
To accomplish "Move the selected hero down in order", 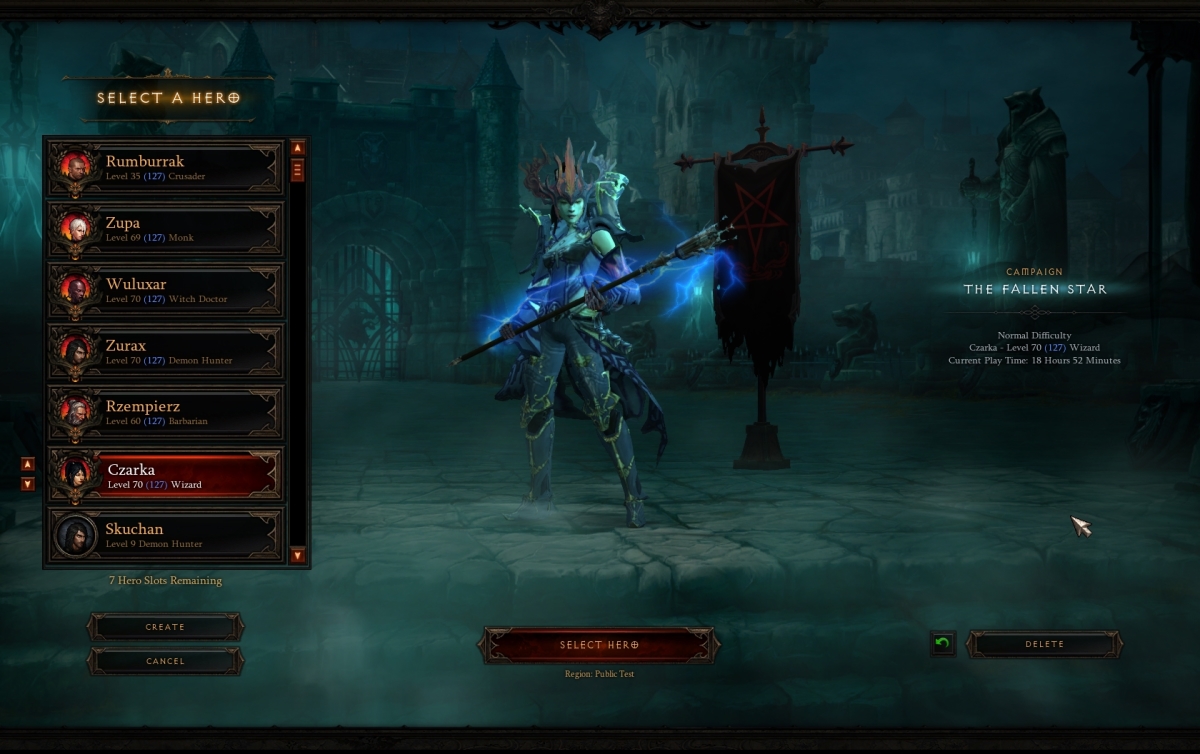I will point(28,484).
